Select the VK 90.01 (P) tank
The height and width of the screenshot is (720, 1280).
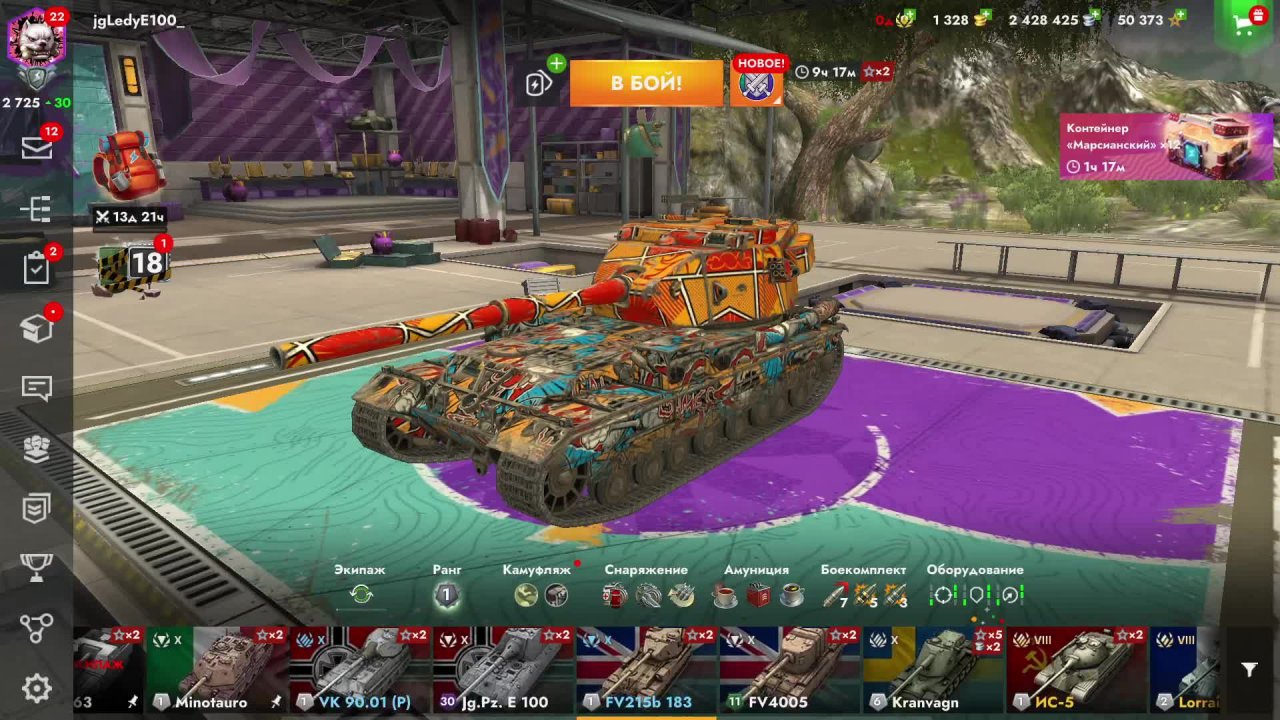pos(360,669)
